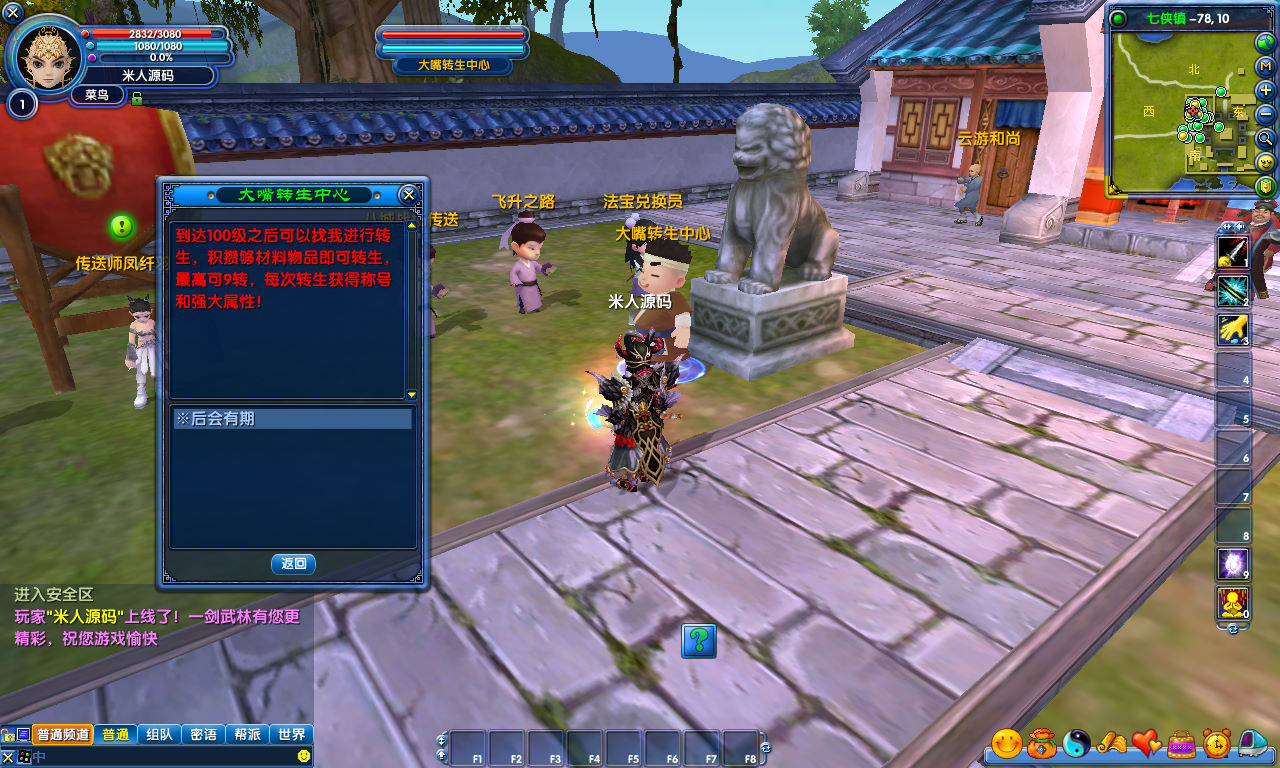Image resolution: width=1280 pixels, height=768 pixels.
Task: Zoom out the minimap with the minus button
Action: pyautogui.click(x=1266, y=114)
